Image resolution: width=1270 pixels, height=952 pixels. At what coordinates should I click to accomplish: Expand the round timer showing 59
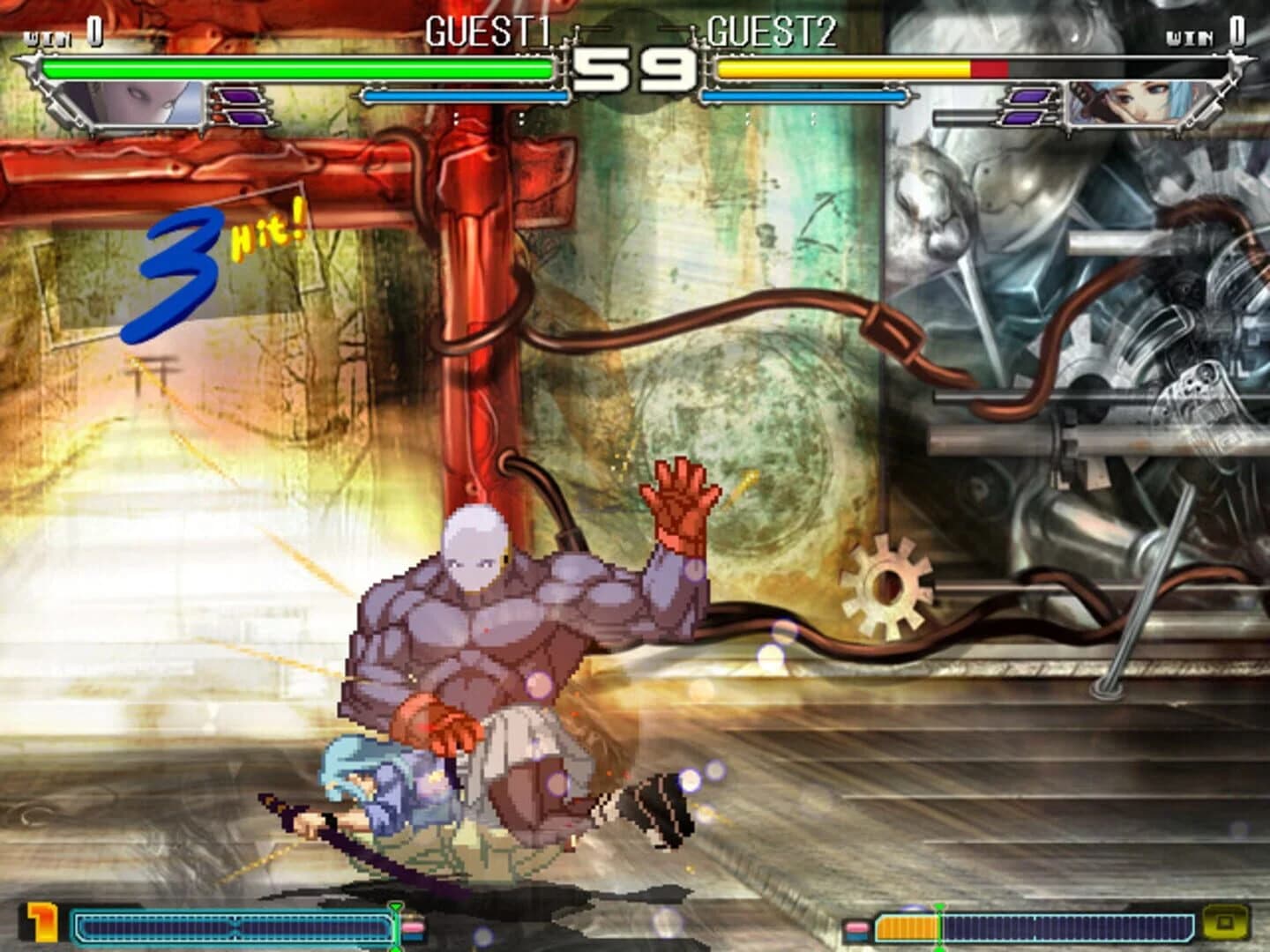click(635, 63)
